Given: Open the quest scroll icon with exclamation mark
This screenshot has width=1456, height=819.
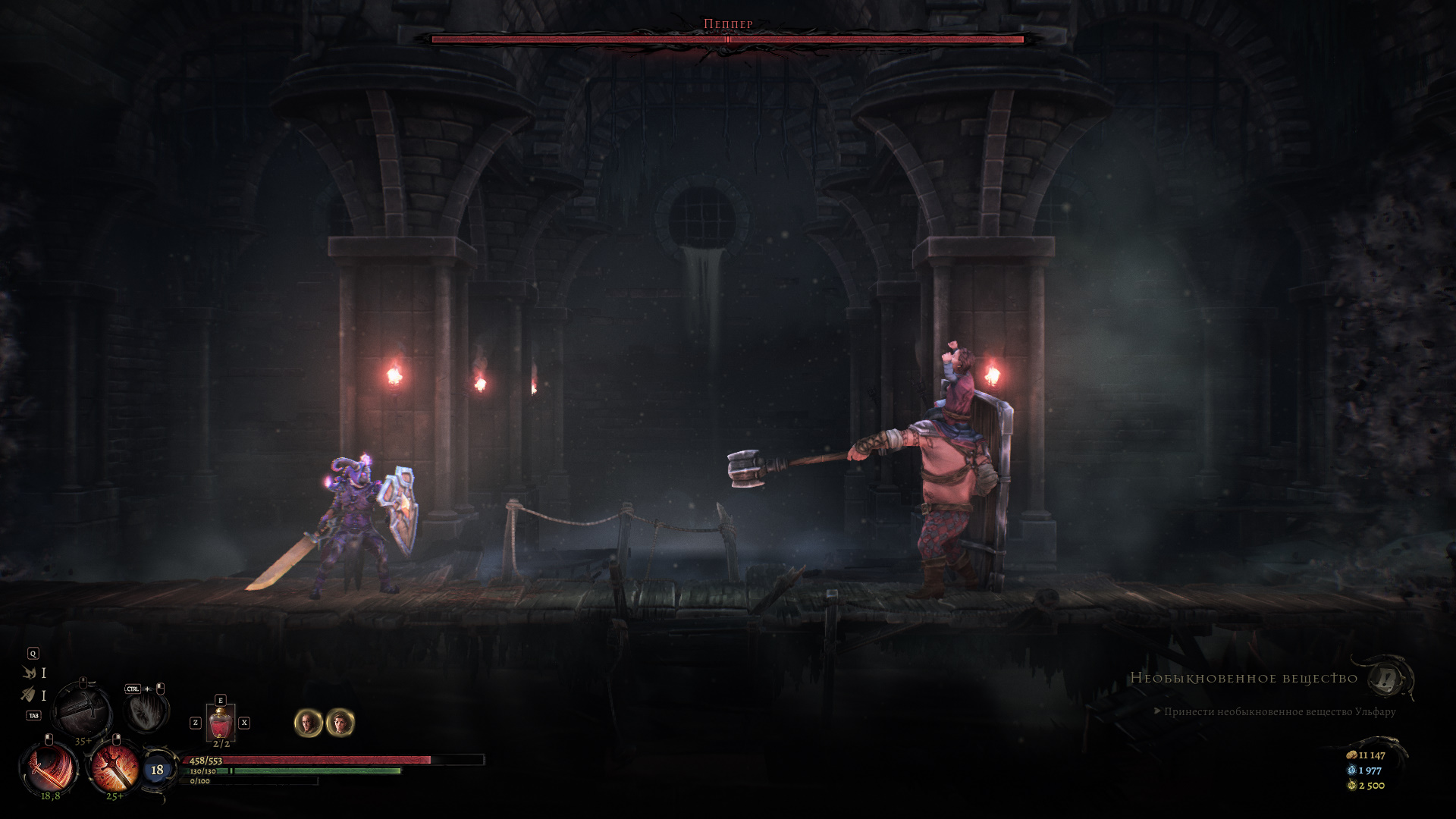Looking at the screenshot, I should (1389, 678).
